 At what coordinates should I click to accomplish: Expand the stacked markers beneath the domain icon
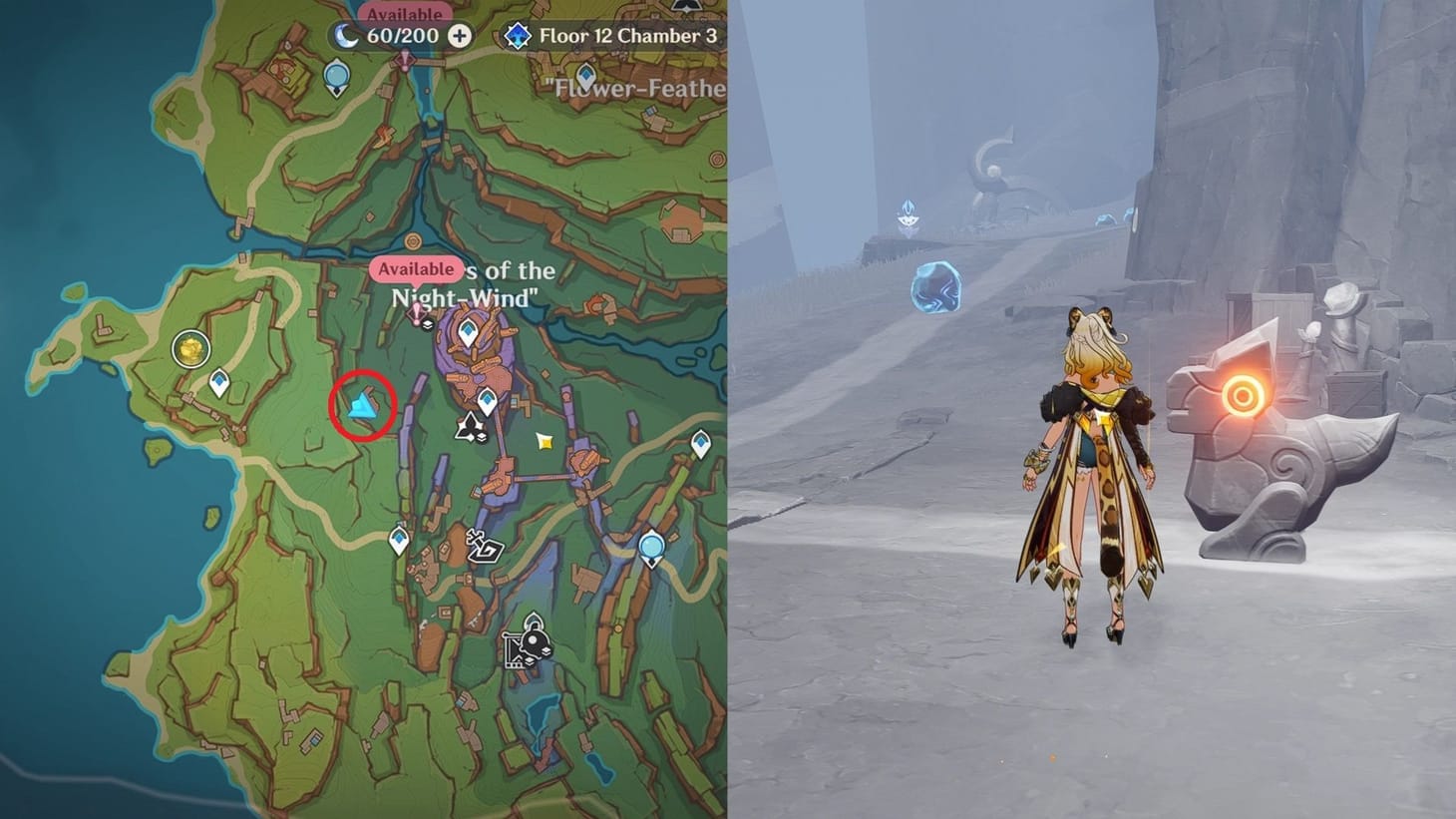coord(481,436)
